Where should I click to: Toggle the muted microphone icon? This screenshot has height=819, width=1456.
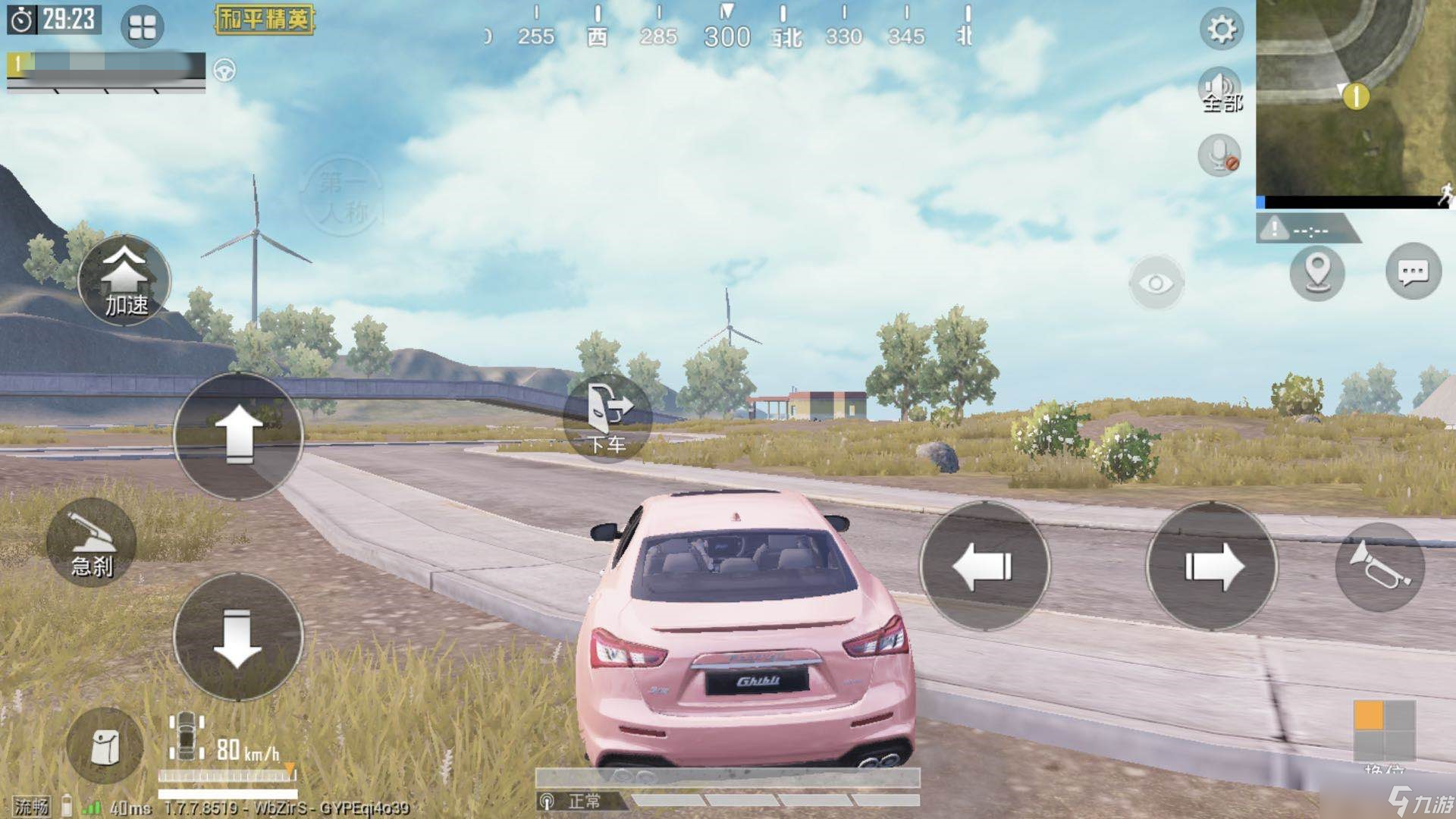coord(1219,155)
